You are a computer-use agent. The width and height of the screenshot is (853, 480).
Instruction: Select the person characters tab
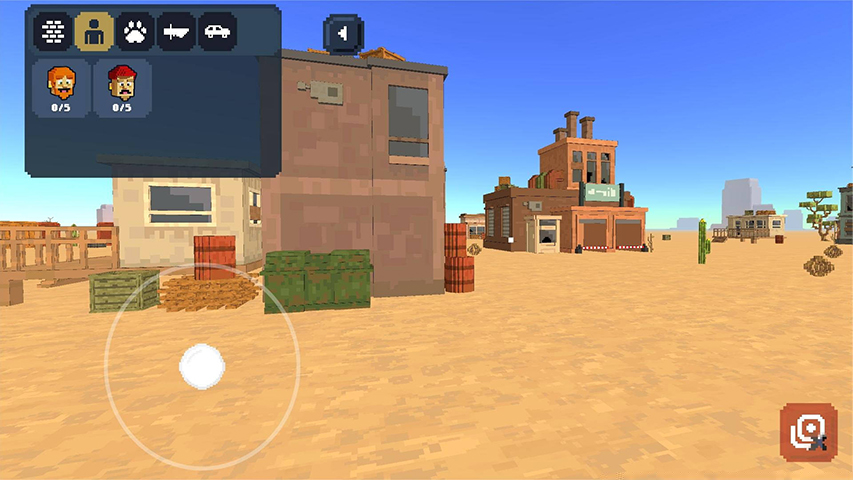click(94, 32)
